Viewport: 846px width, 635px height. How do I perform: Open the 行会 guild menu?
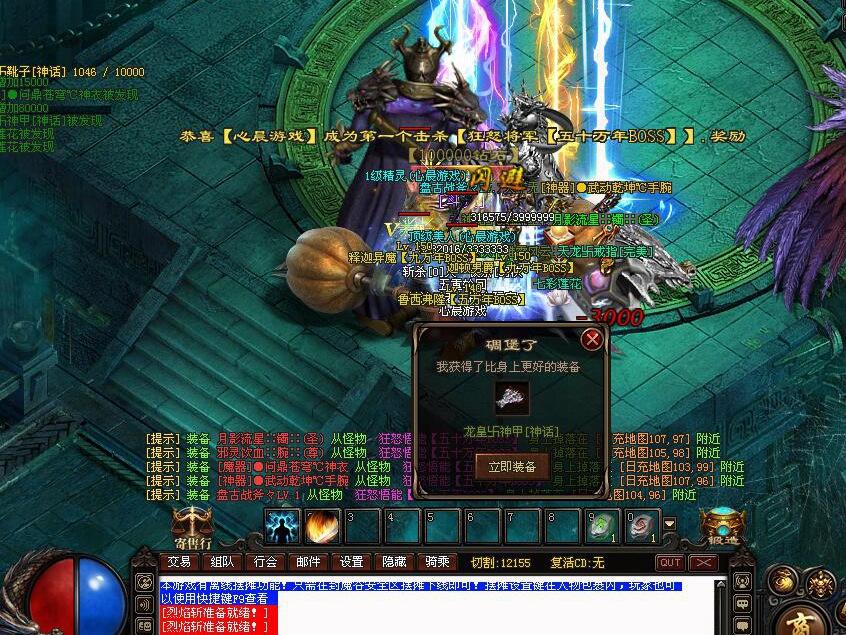pyautogui.click(x=265, y=562)
